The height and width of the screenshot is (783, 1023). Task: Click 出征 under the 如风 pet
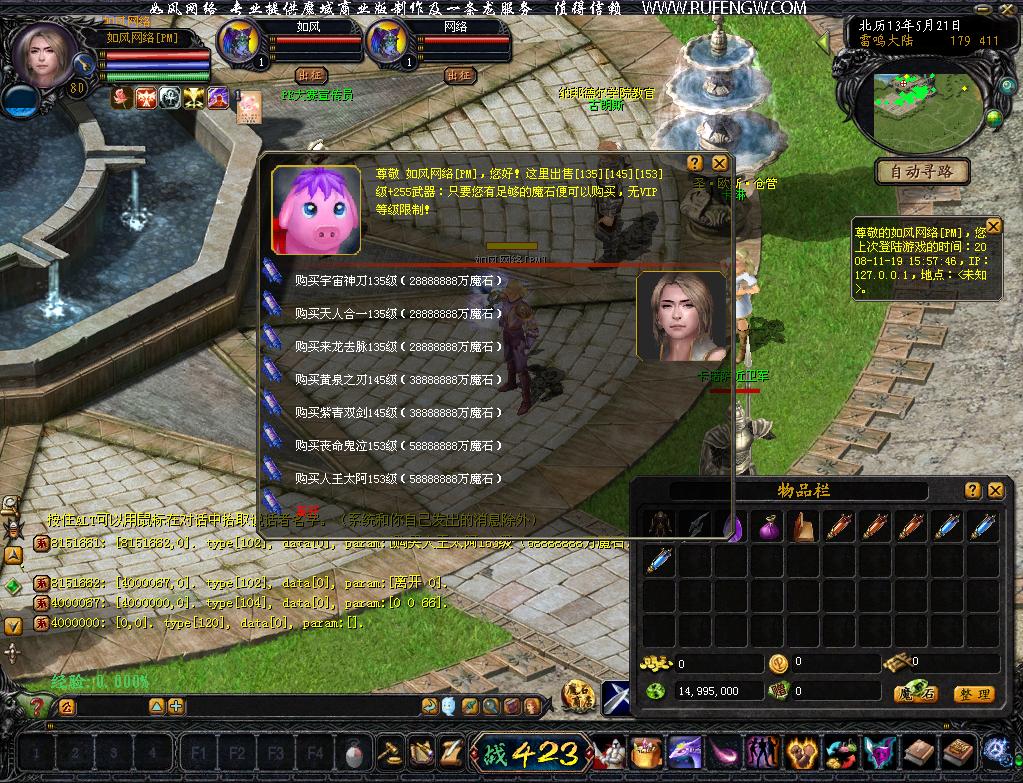click(311, 75)
